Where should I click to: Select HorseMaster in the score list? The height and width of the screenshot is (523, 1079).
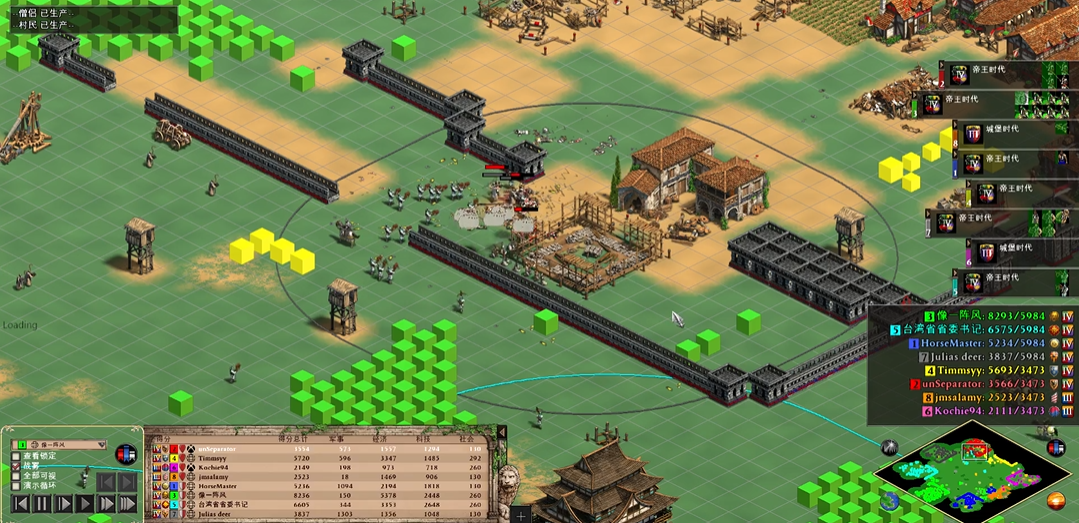958,342
